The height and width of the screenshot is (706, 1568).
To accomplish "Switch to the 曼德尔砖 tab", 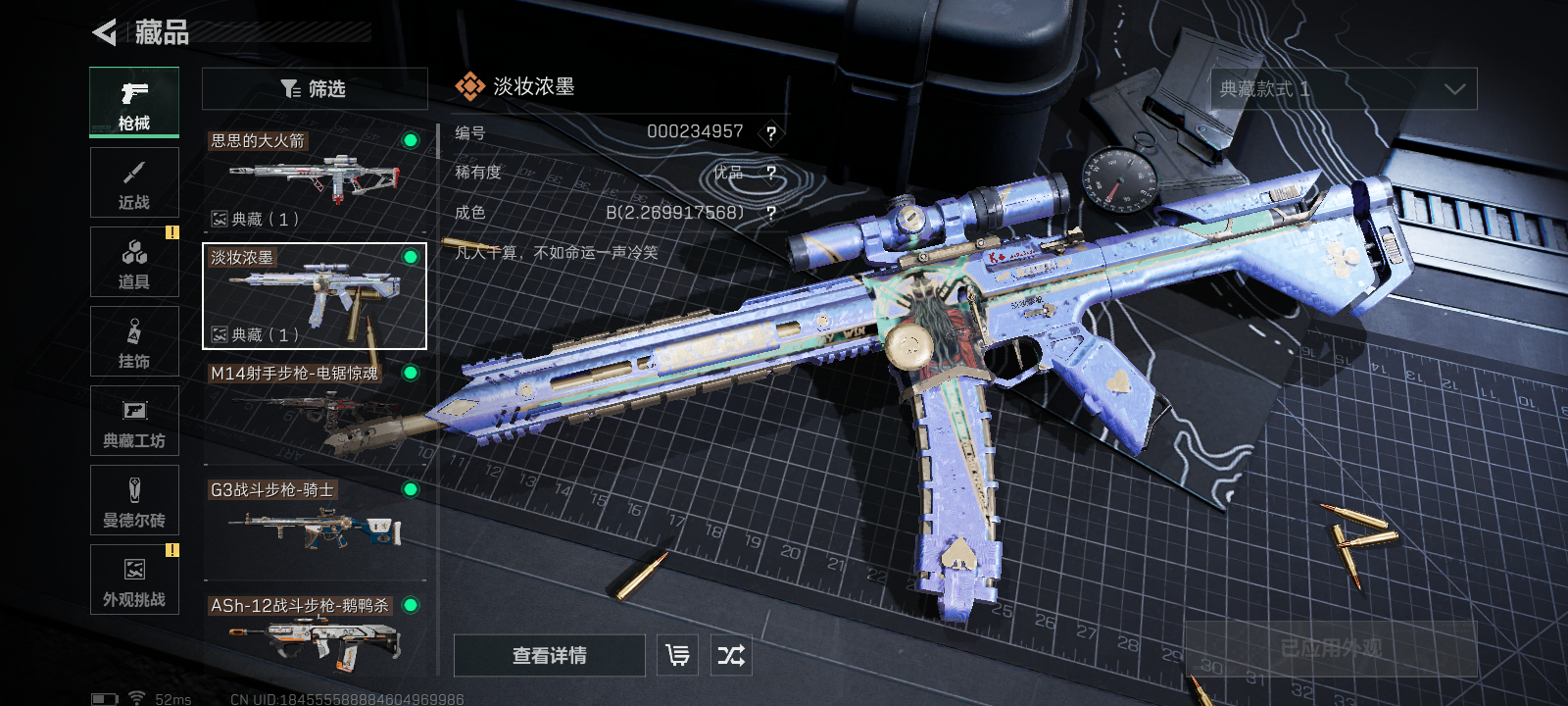I will click(134, 500).
